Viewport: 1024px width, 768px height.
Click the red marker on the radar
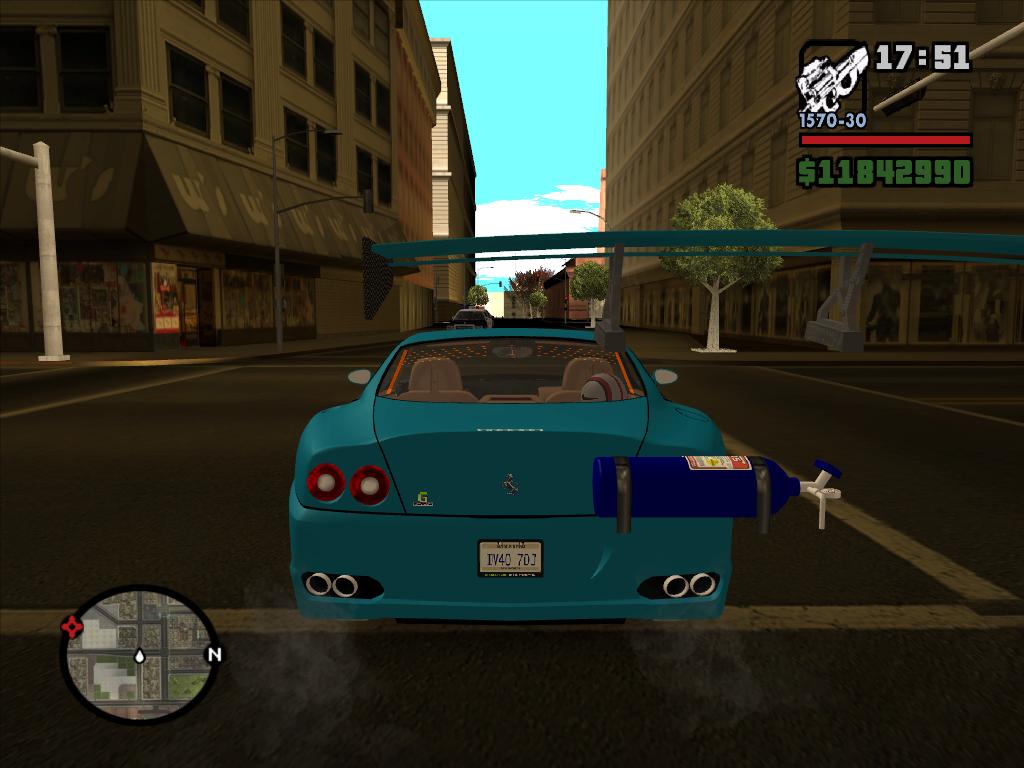[x=72, y=627]
